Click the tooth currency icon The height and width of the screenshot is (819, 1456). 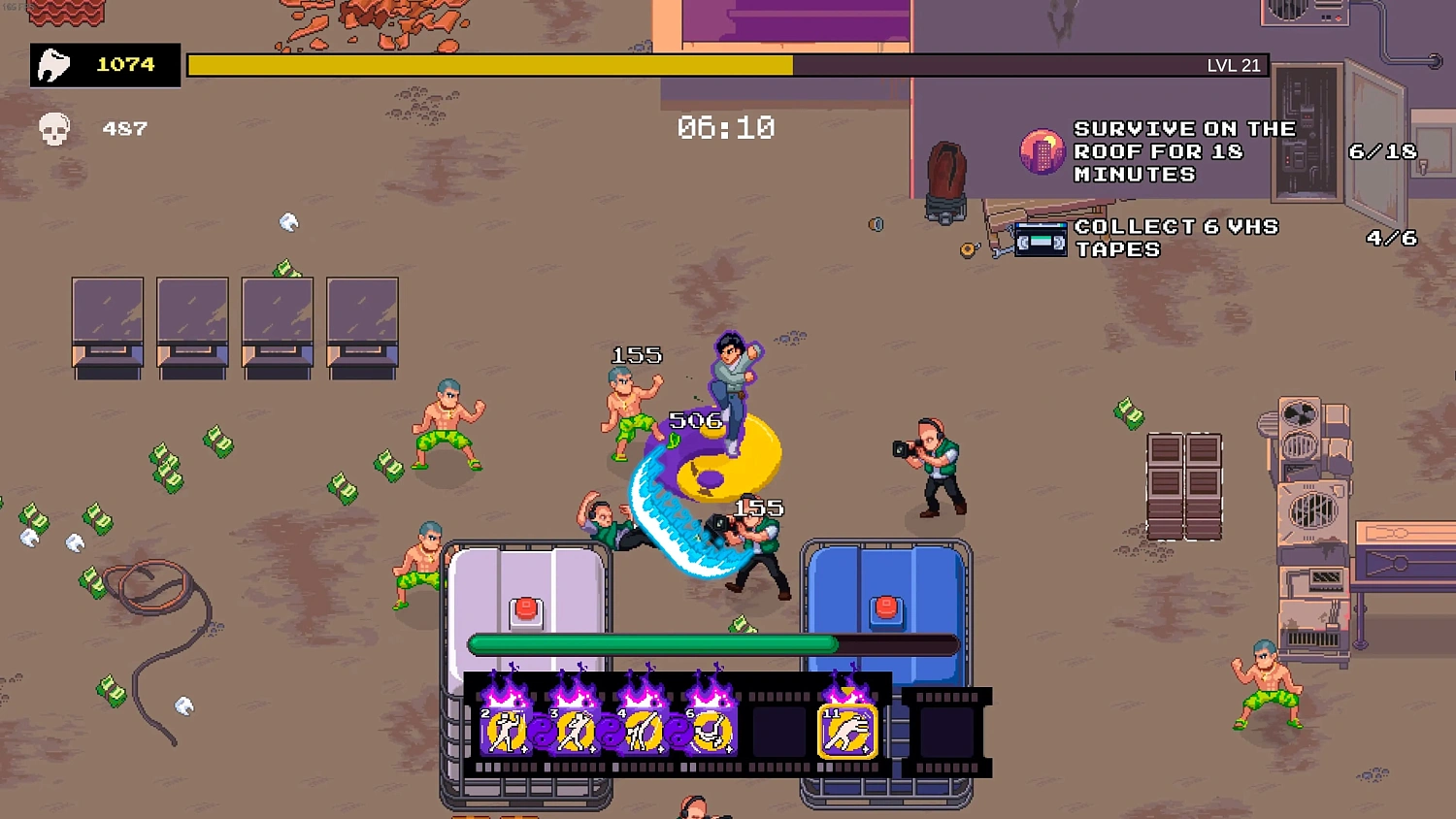(x=55, y=63)
